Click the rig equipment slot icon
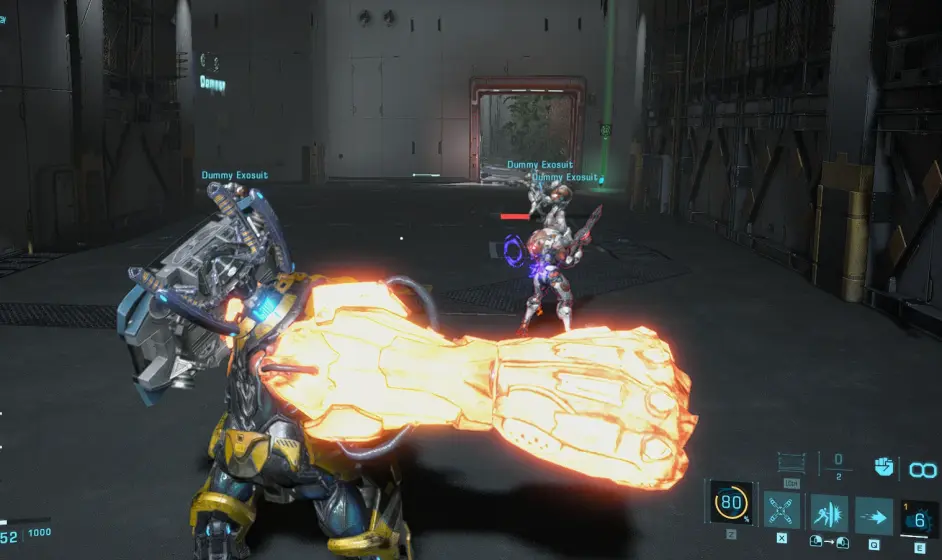The image size is (942, 560). 791,463
